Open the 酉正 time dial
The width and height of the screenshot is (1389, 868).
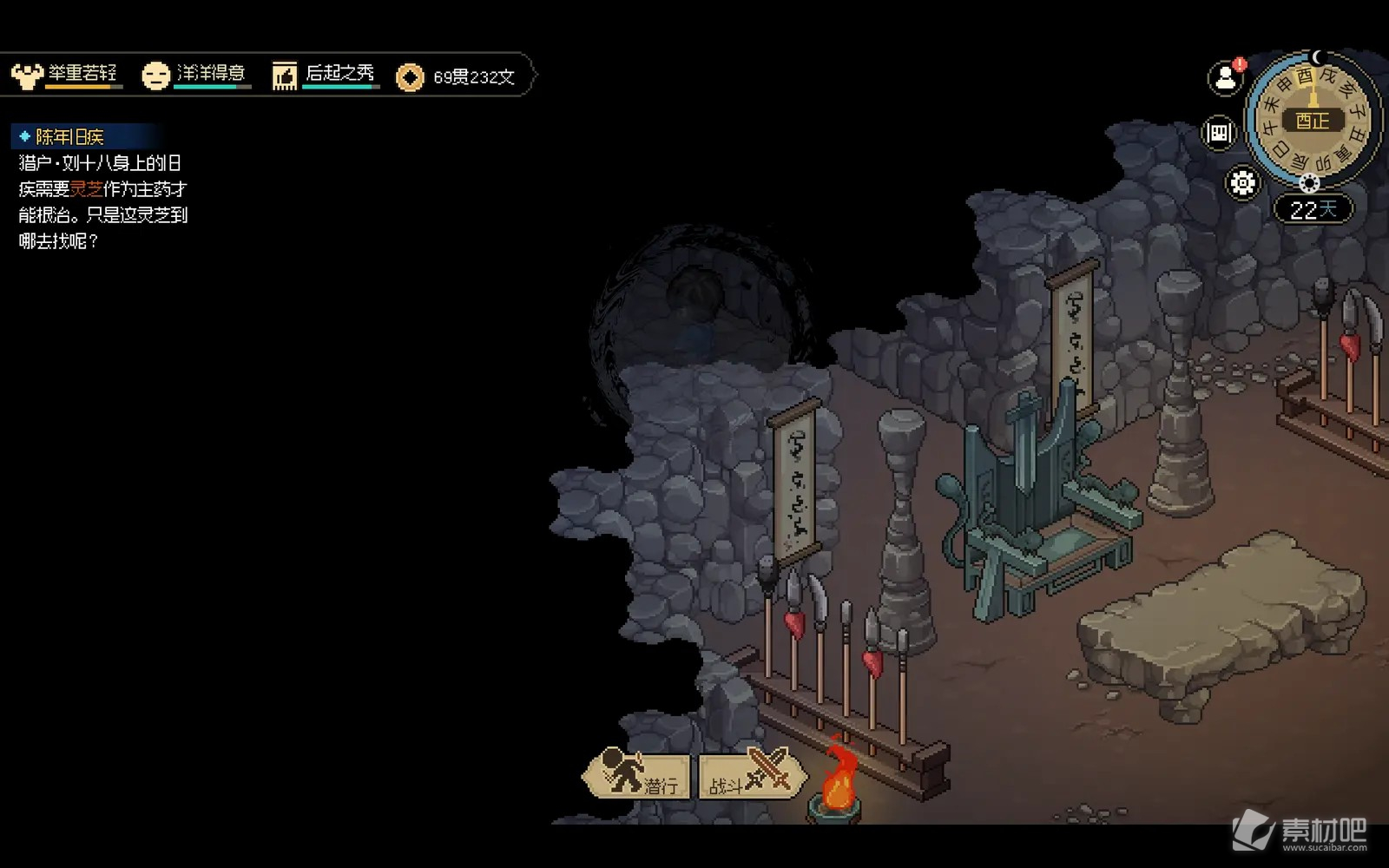click(x=1312, y=121)
